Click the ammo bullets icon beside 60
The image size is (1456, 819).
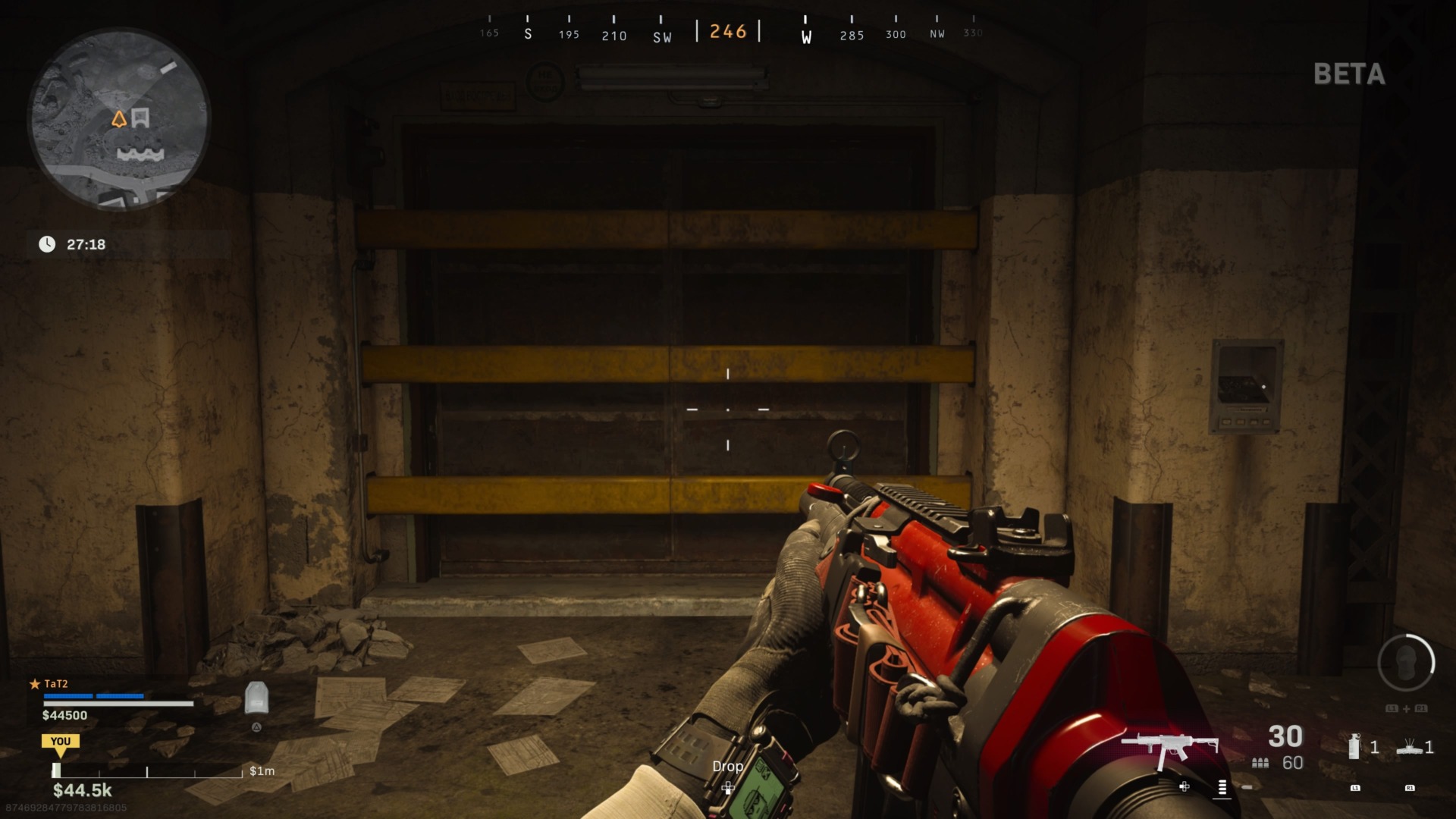pos(1260,764)
